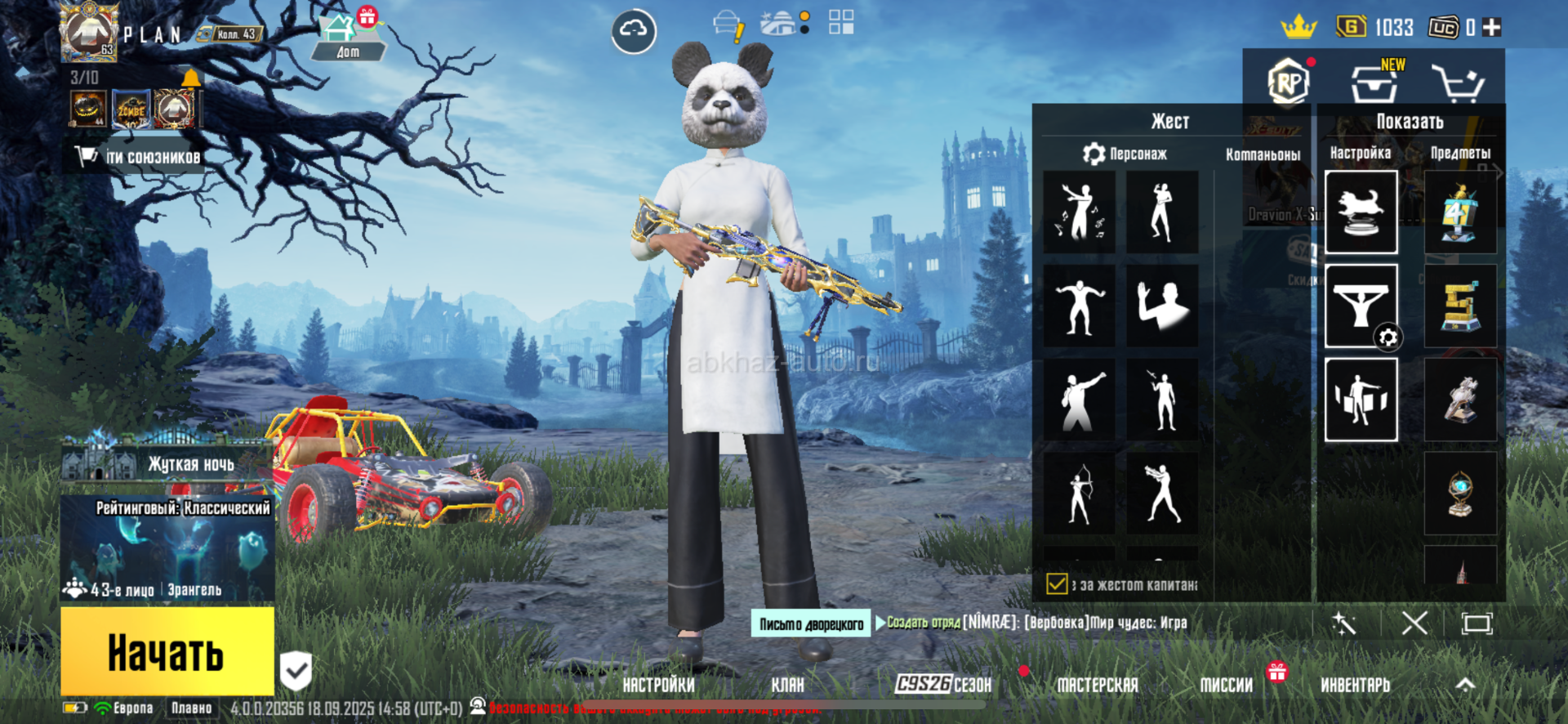Open the Клан menu
The width and height of the screenshot is (1568, 724).
787,685
